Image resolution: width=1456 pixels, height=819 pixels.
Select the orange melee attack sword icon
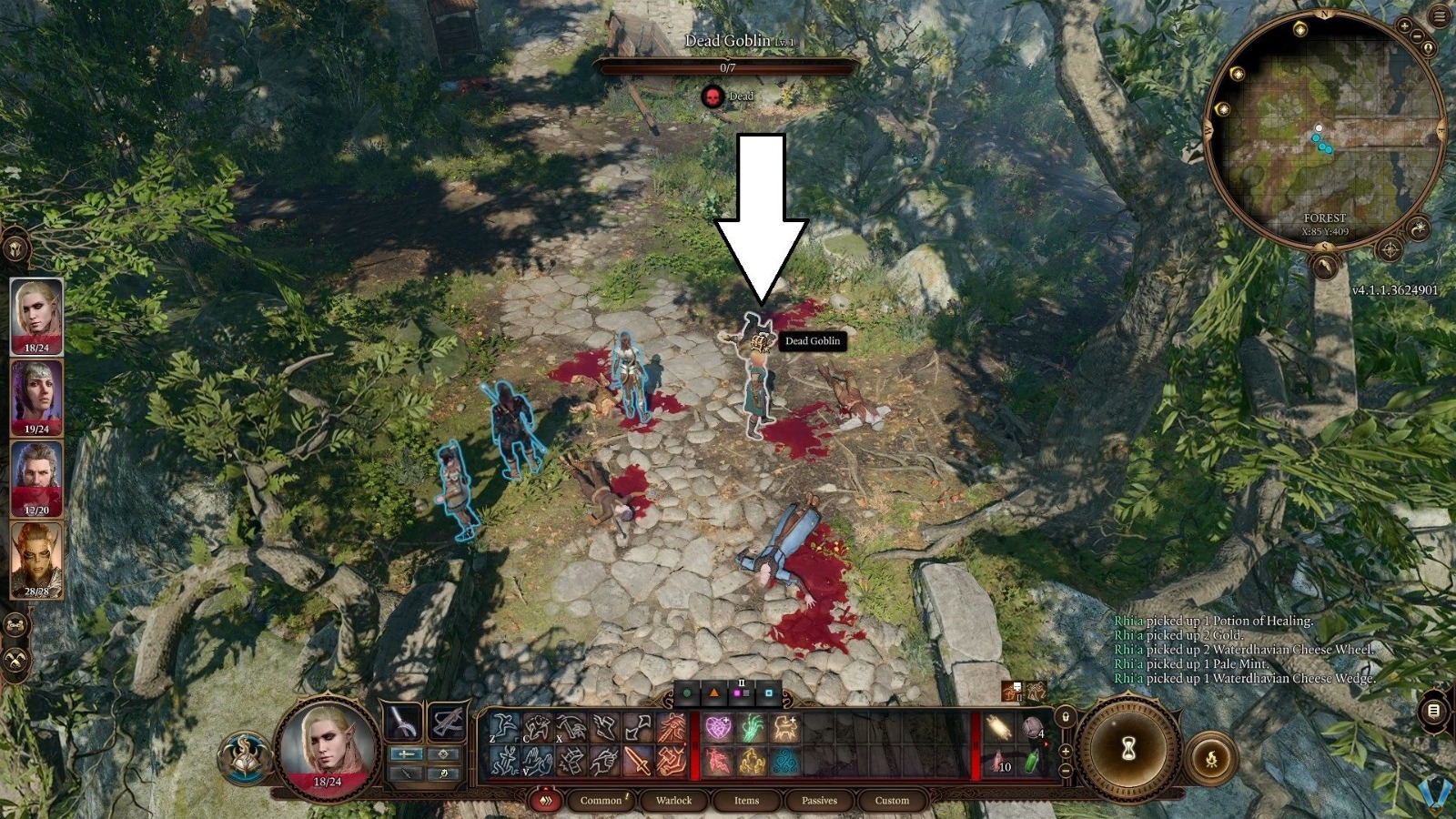point(638,762)
